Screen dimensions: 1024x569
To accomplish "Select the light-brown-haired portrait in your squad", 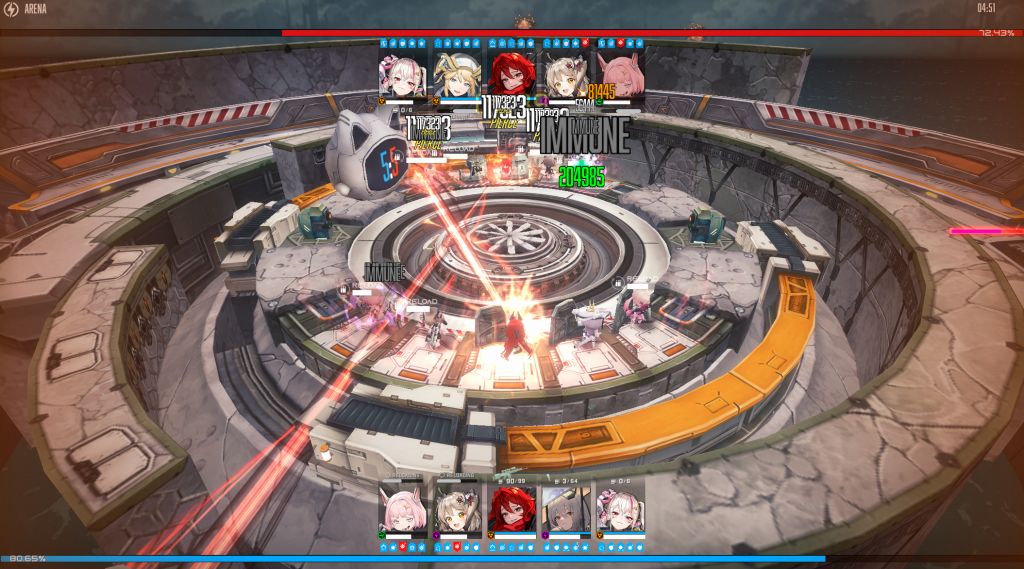I will click(x=457, y=508).
